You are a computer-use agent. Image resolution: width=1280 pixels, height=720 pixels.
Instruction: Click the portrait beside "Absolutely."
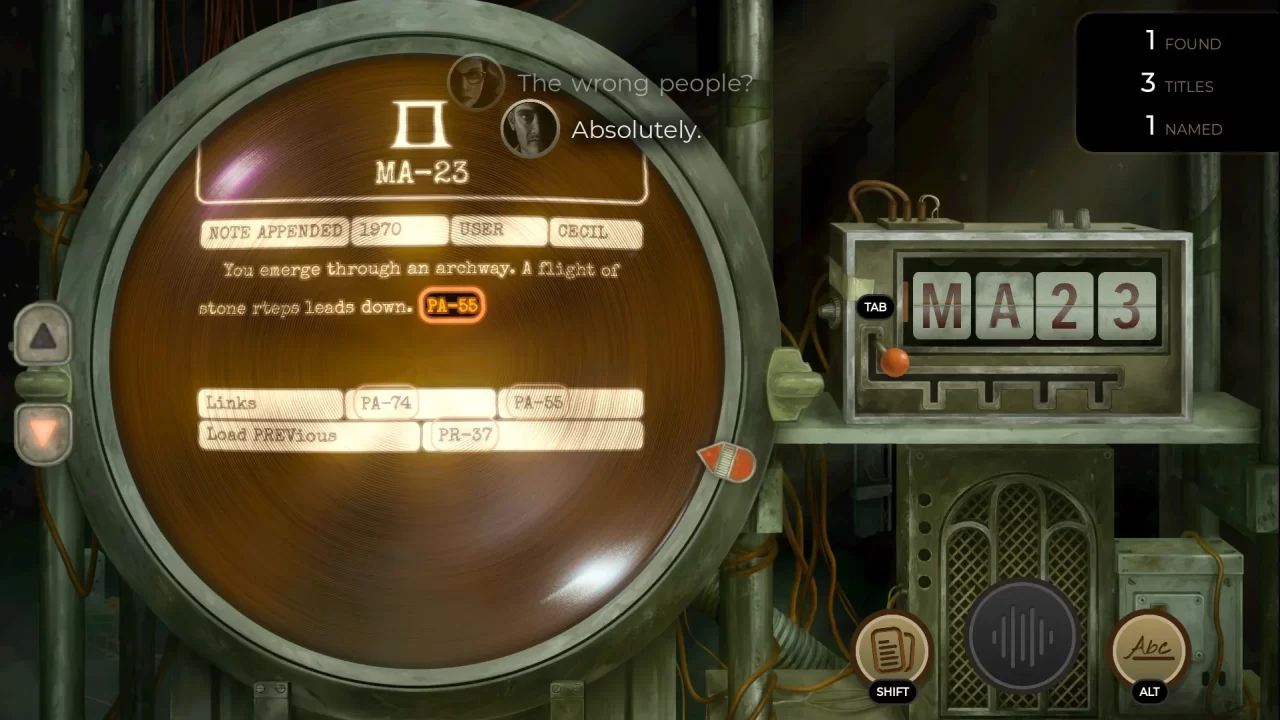(x=529, y=128)
